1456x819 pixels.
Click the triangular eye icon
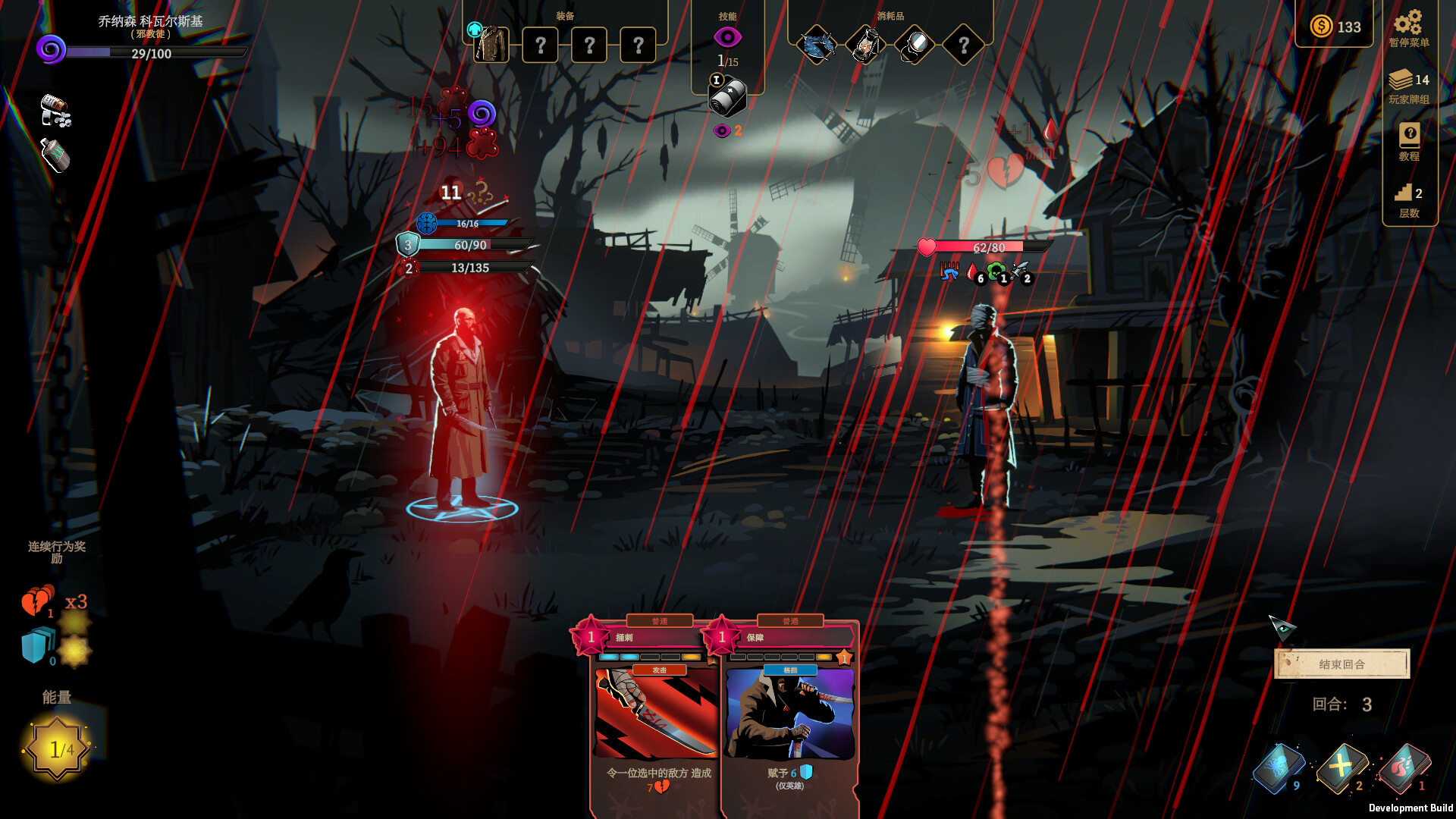(x=1282, y=627)
